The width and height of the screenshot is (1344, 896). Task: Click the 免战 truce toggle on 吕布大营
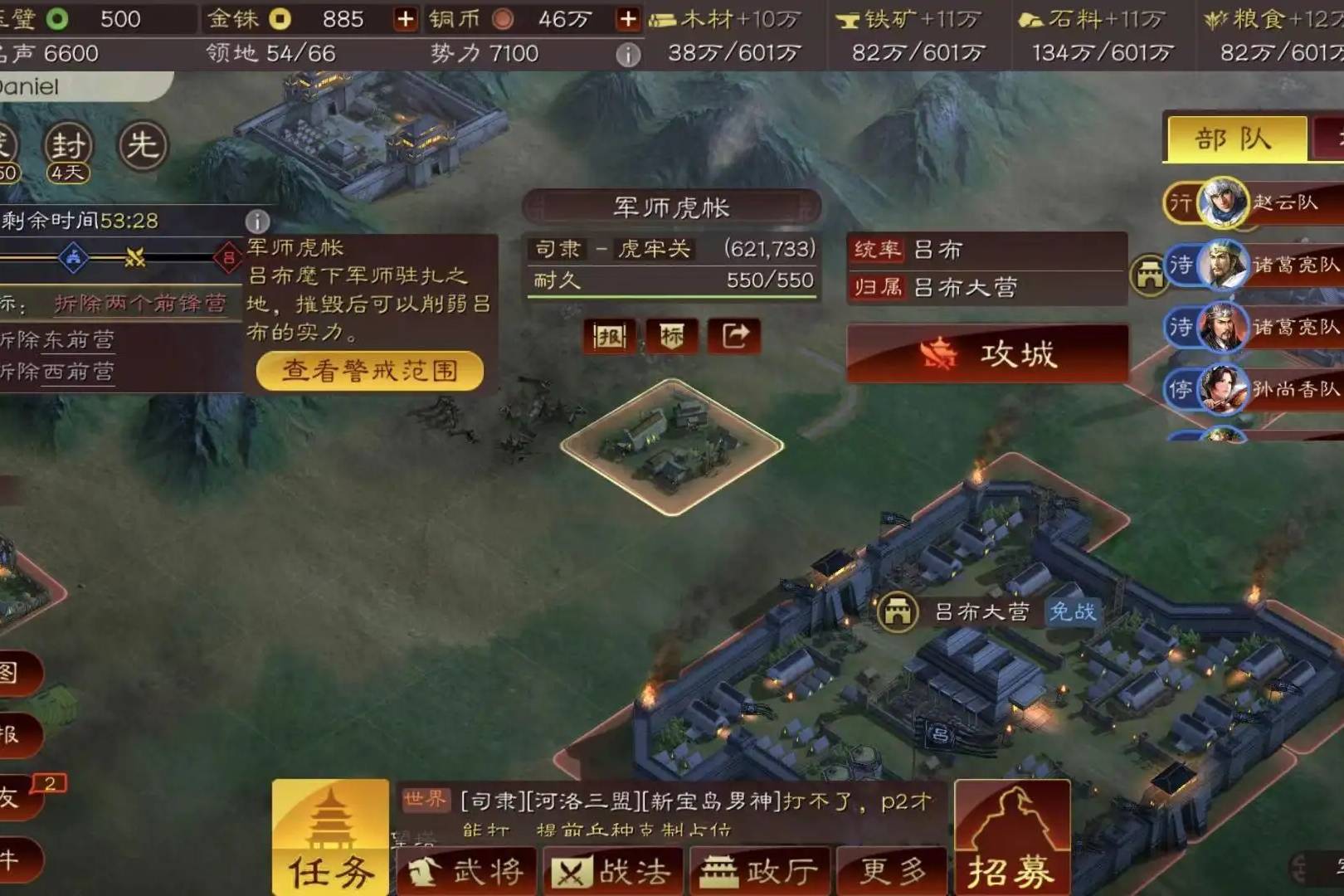pos(1074,612)
